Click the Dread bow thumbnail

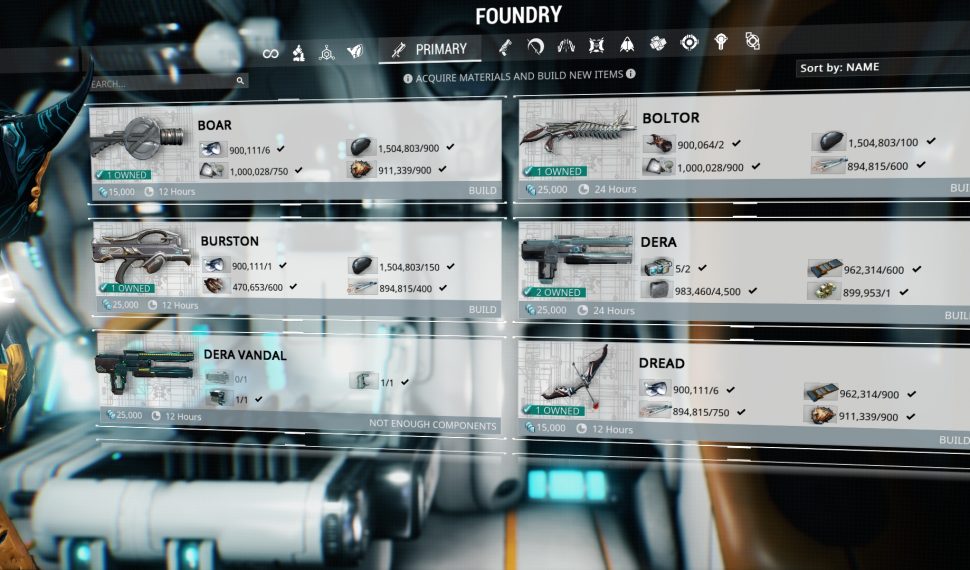coord(577,378)
